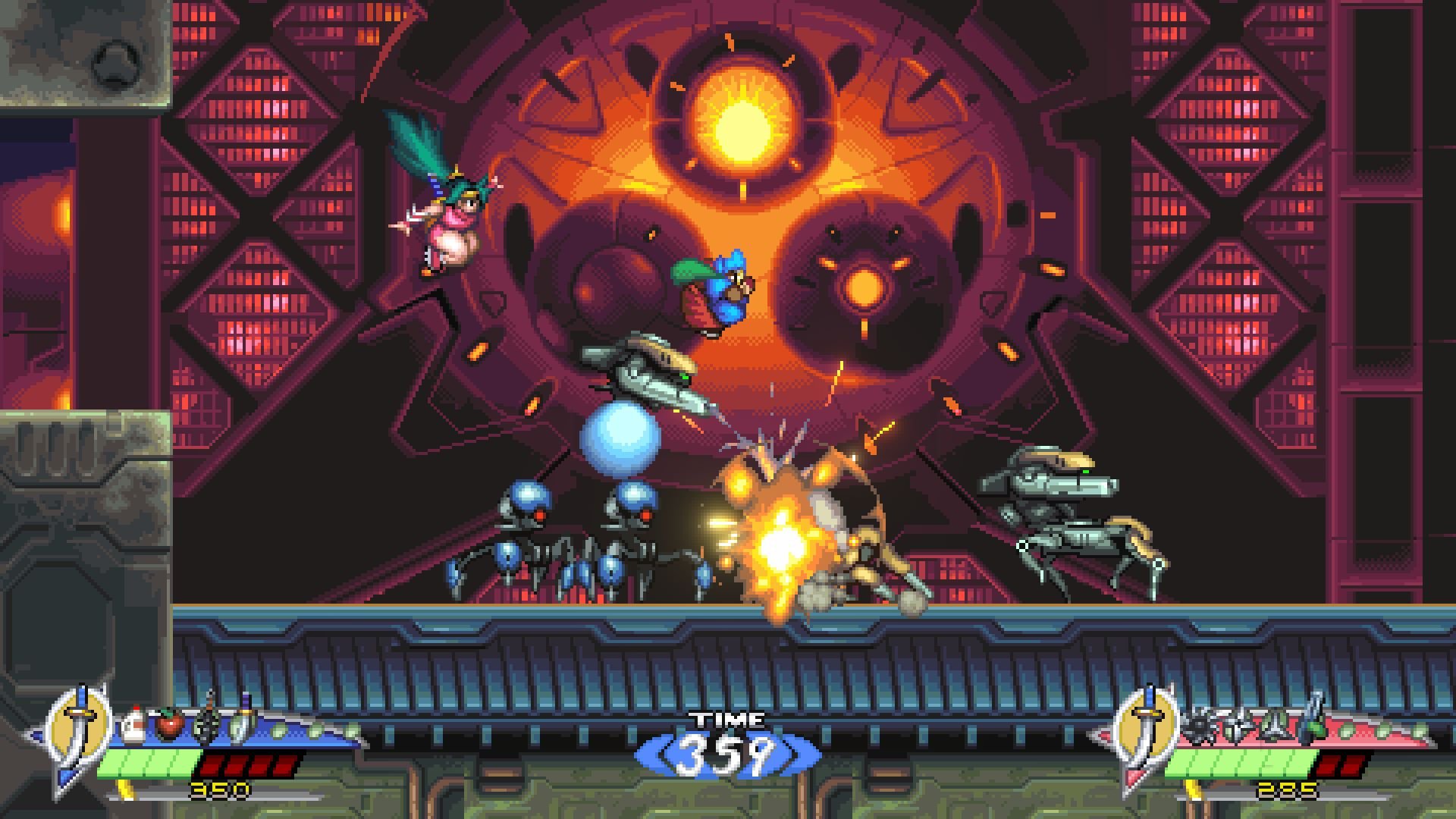Select the milk bottle item in left HUD
Screen dimensions: 1456x819
132,724
